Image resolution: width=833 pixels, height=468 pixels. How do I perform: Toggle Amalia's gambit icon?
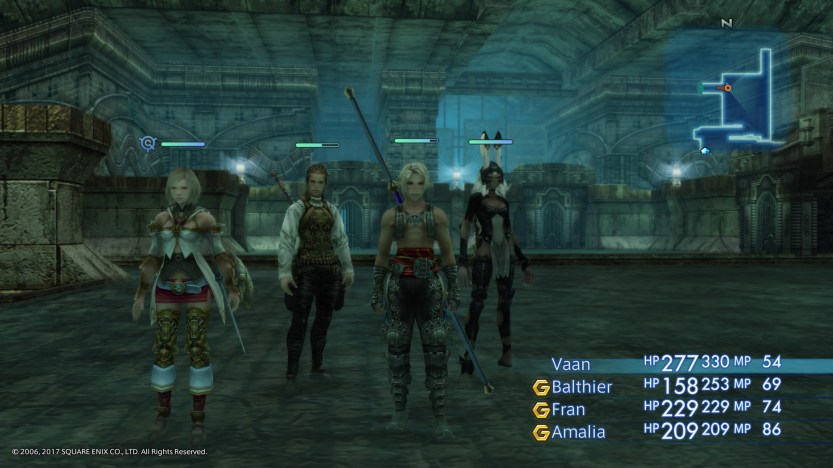[541, 433]
